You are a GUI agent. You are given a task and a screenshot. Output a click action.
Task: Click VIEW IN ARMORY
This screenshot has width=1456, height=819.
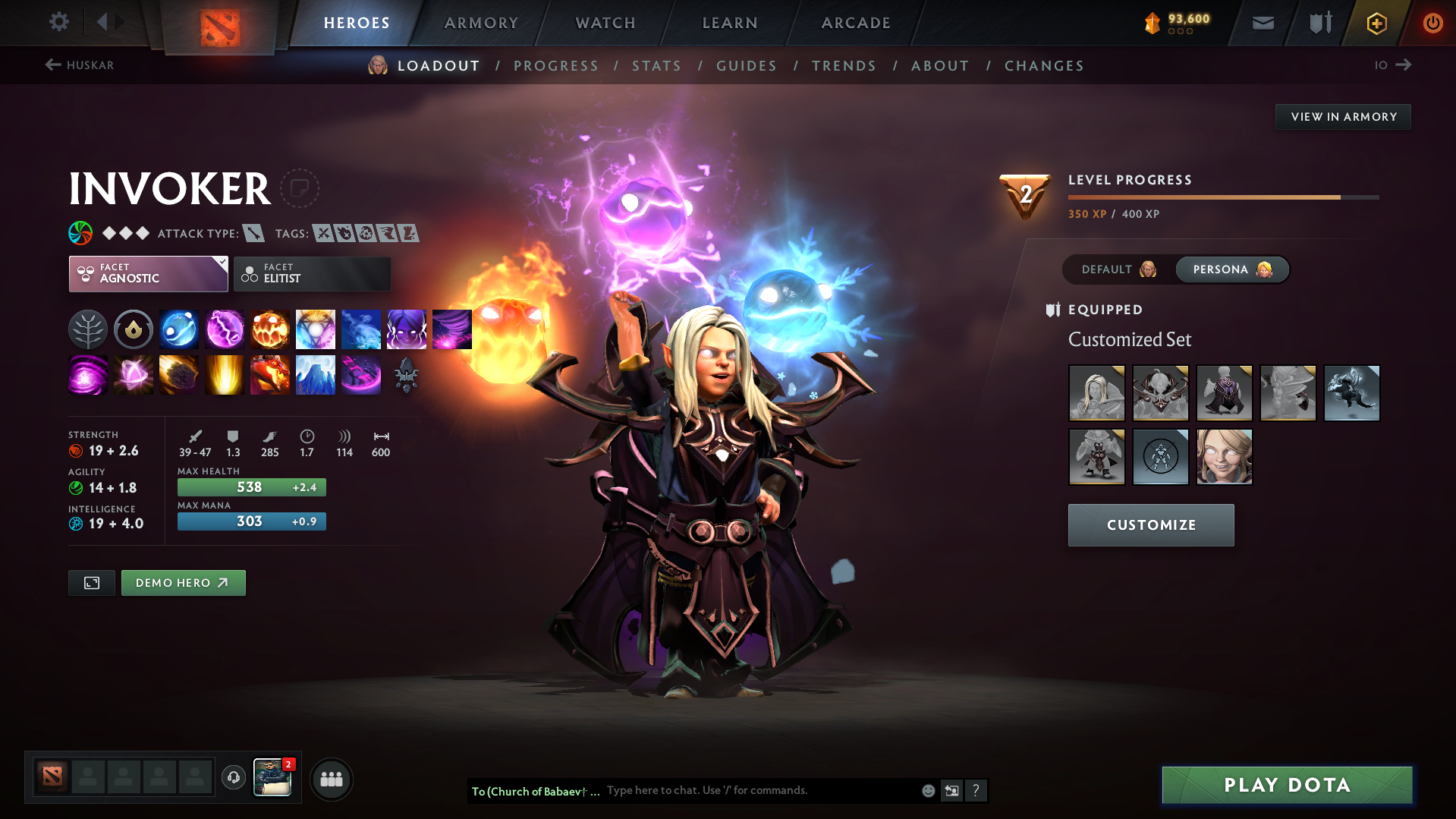1342,116
